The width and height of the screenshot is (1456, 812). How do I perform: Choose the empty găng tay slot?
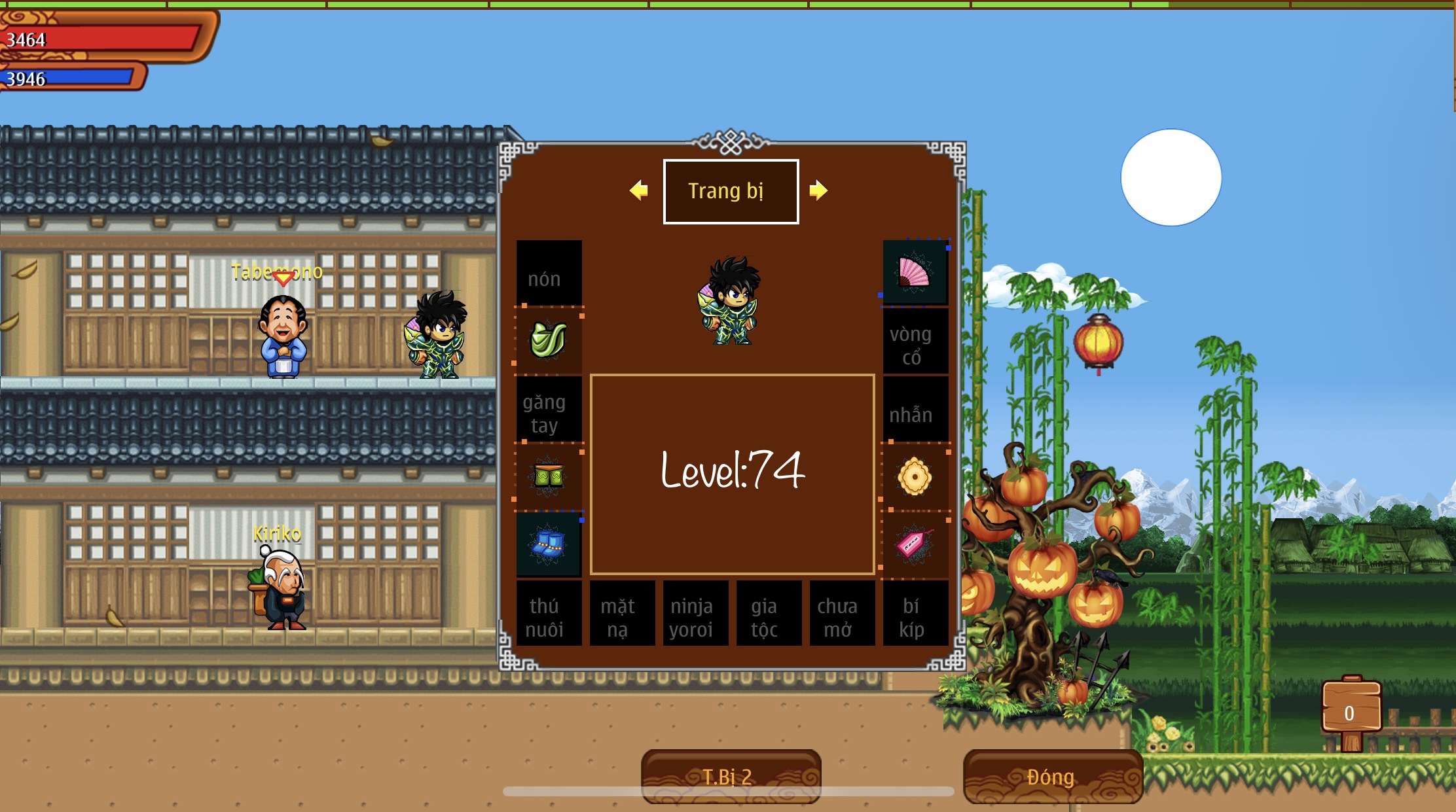click(x=549, y=410)
